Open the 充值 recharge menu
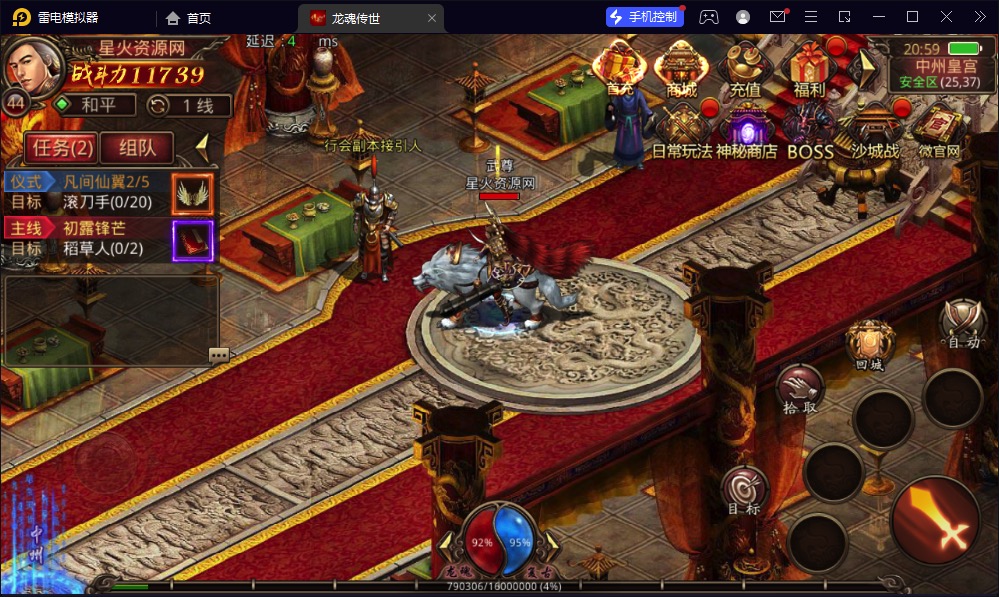The image size is (999, 597). [745, 68]
